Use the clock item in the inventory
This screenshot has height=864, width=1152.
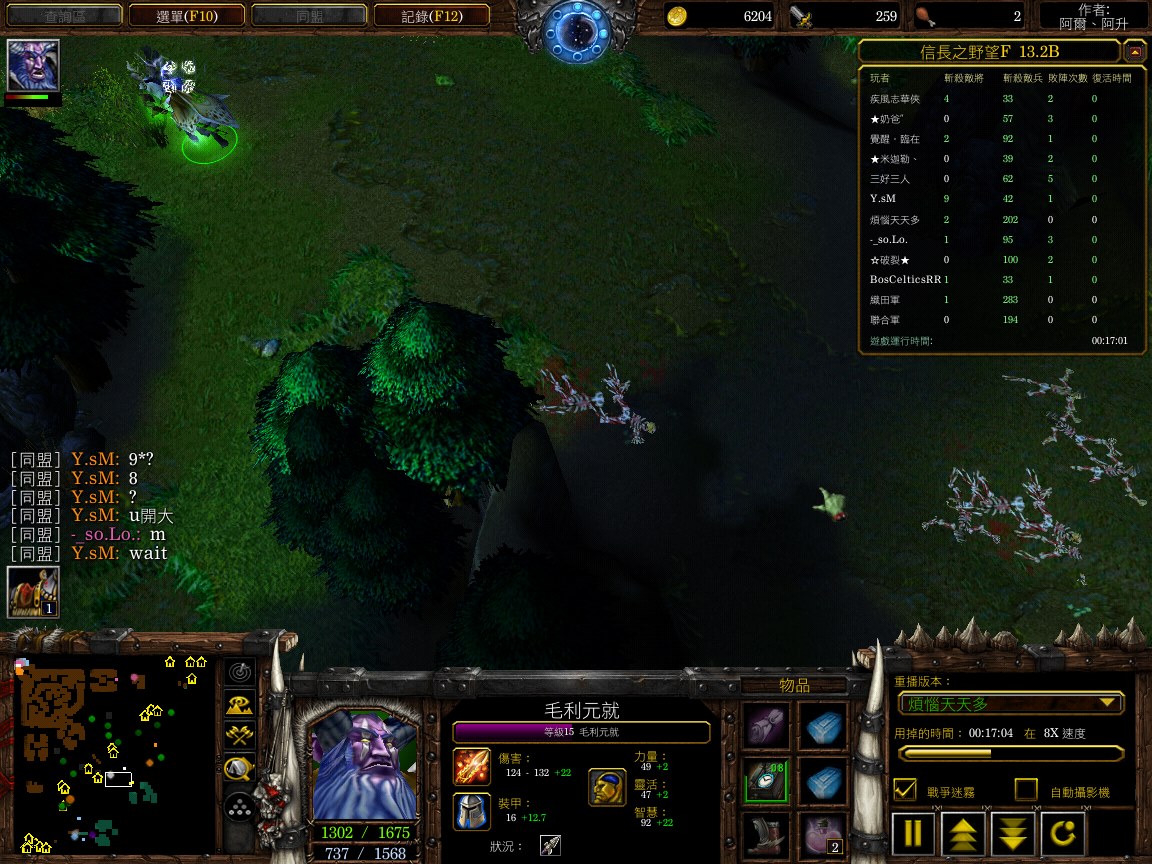click(x=766, y=780)
